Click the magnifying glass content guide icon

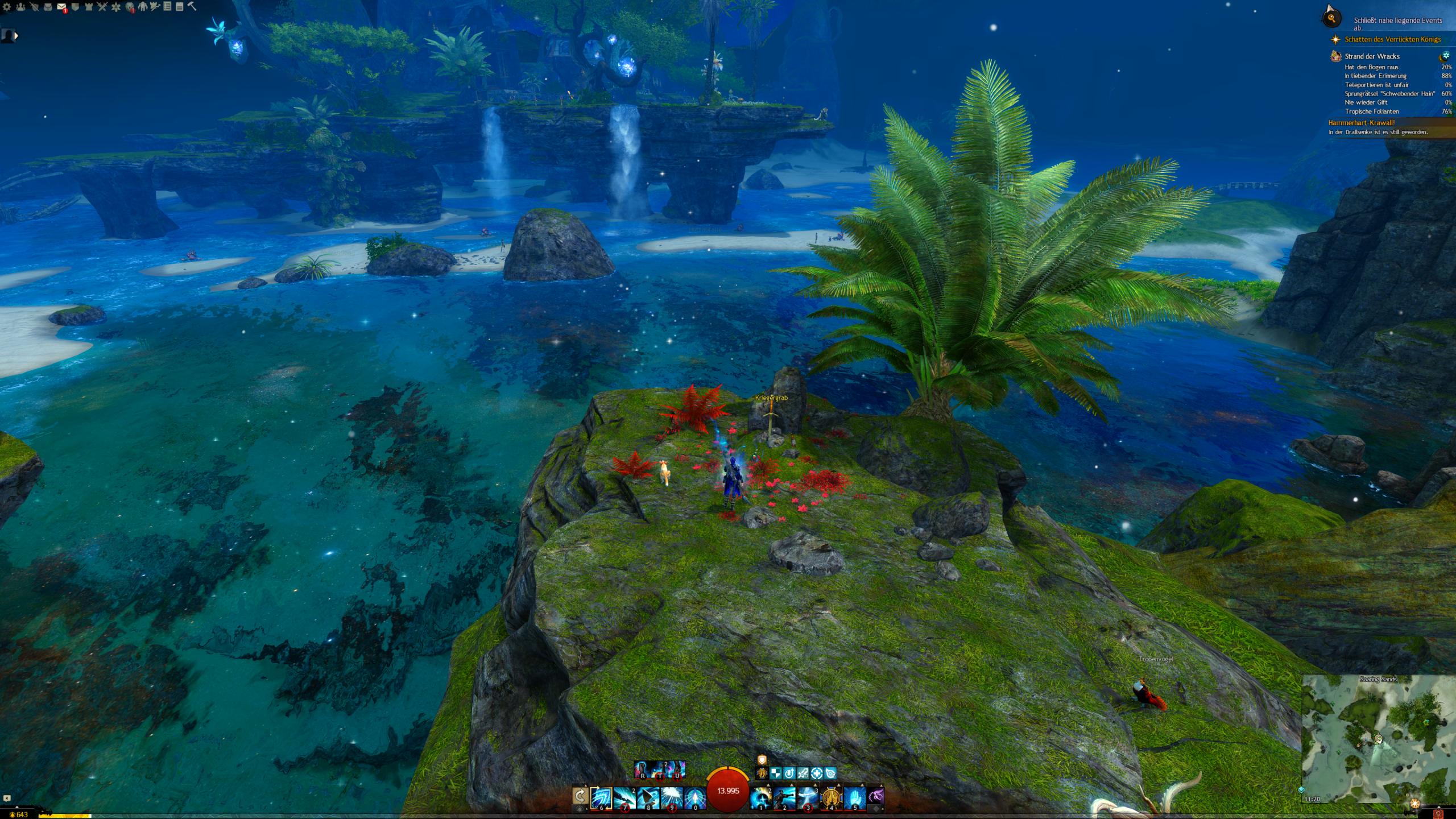pos(1331,19)
